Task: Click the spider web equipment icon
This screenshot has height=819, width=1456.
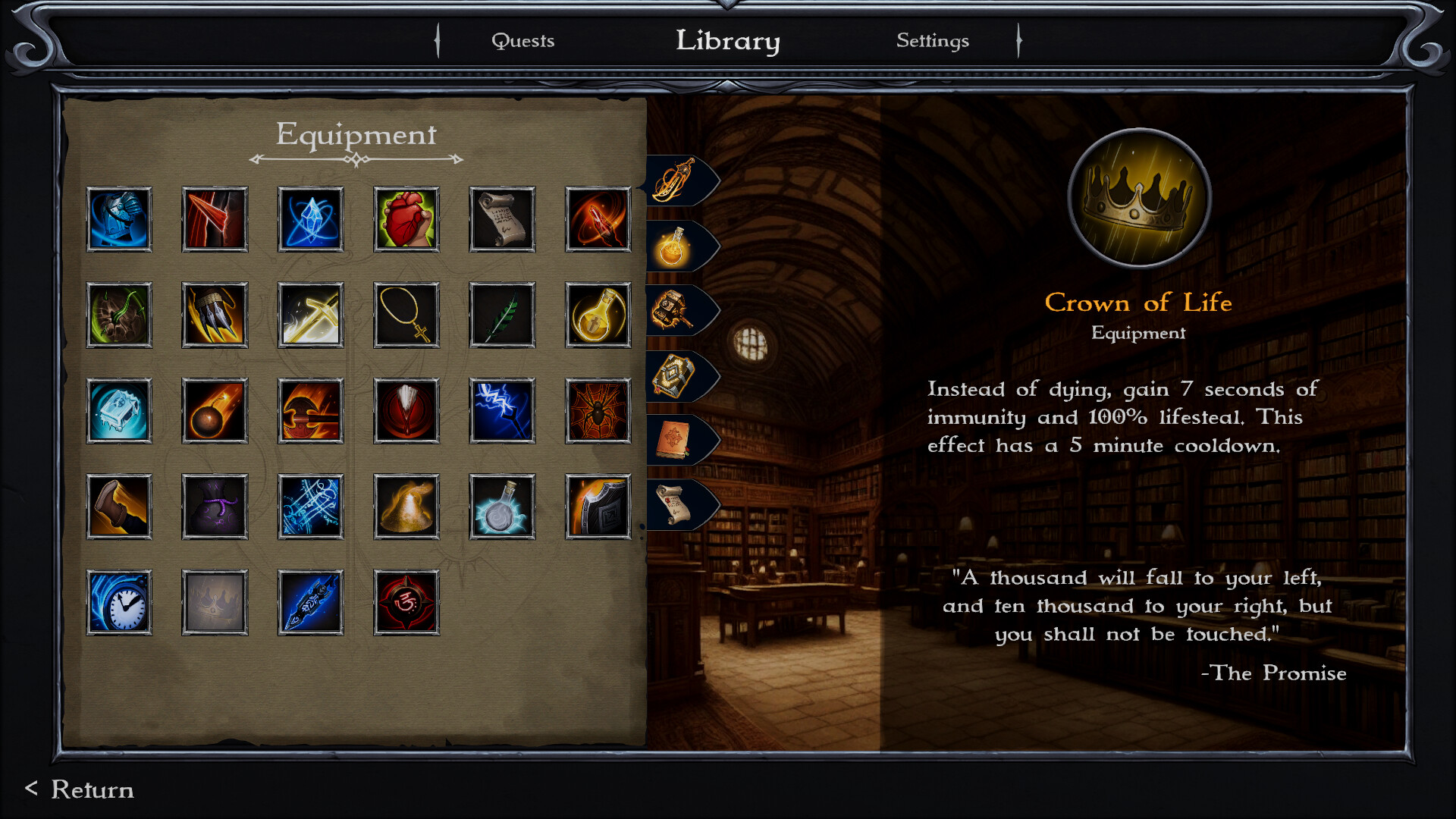Action: pyautogui.click(x=598, y=411)
